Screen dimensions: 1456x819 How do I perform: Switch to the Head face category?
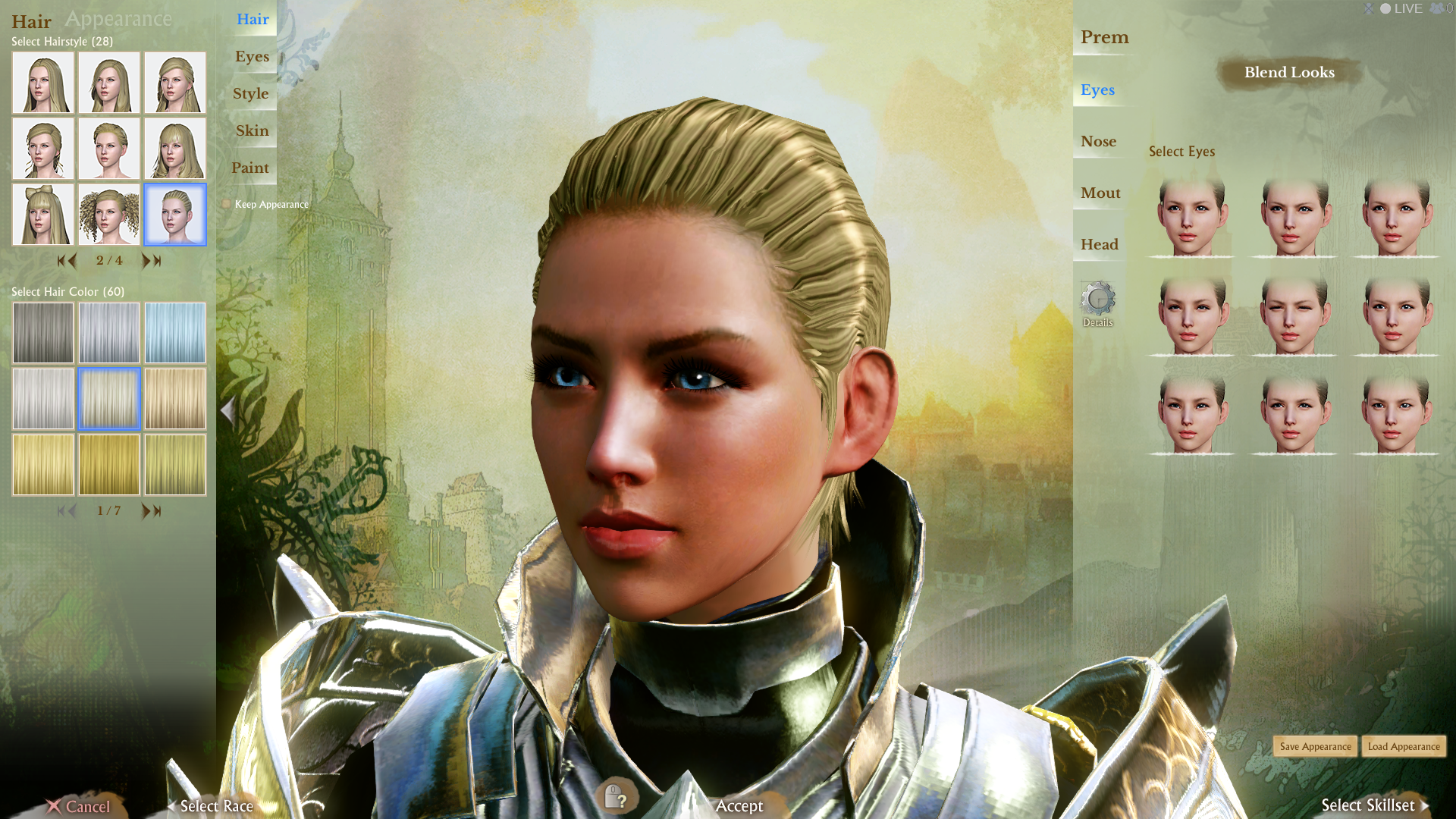click(x=1099, y=244)
